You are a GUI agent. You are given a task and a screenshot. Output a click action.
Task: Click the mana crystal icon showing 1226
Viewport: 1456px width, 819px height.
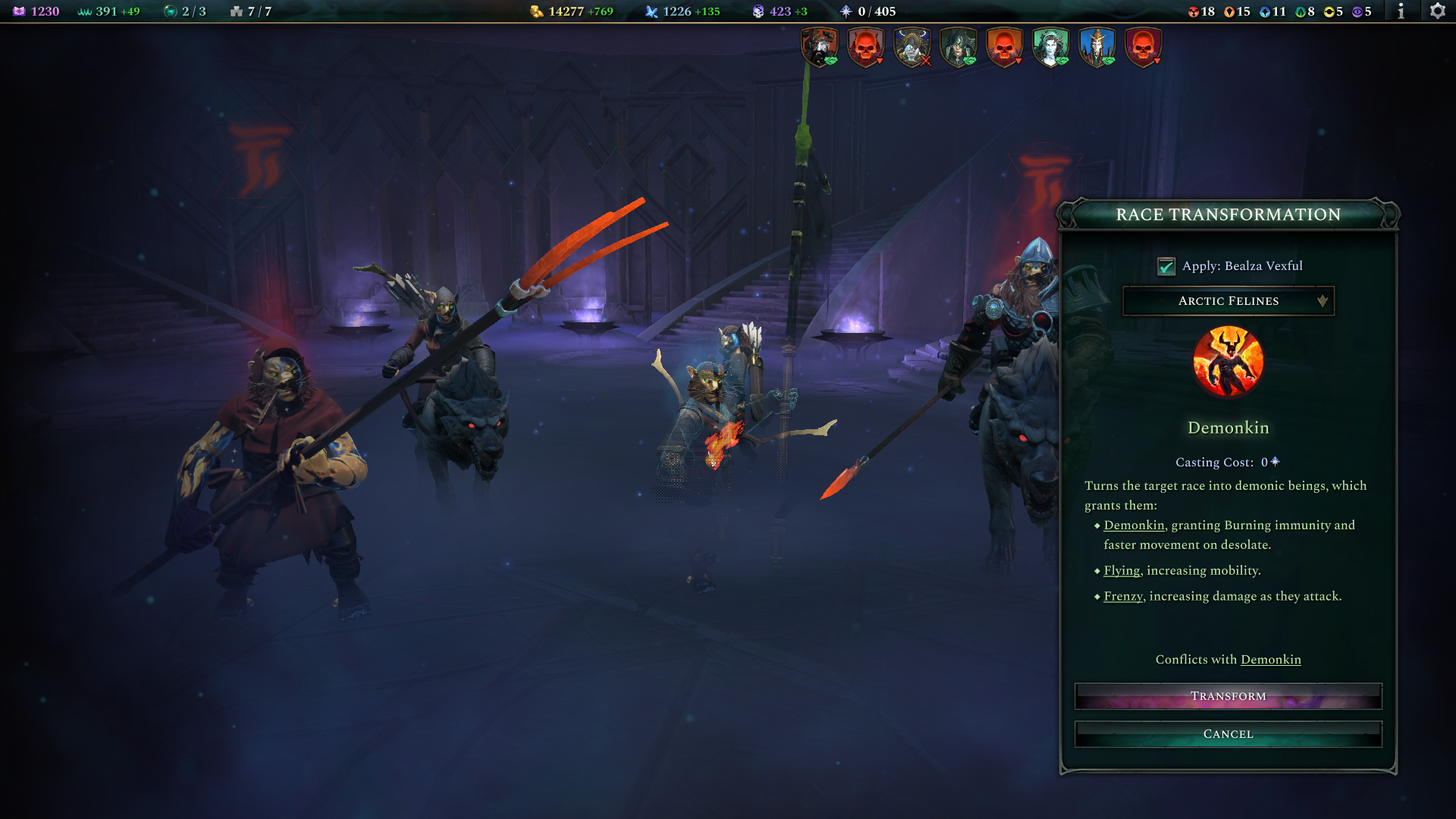click(652, 12)
